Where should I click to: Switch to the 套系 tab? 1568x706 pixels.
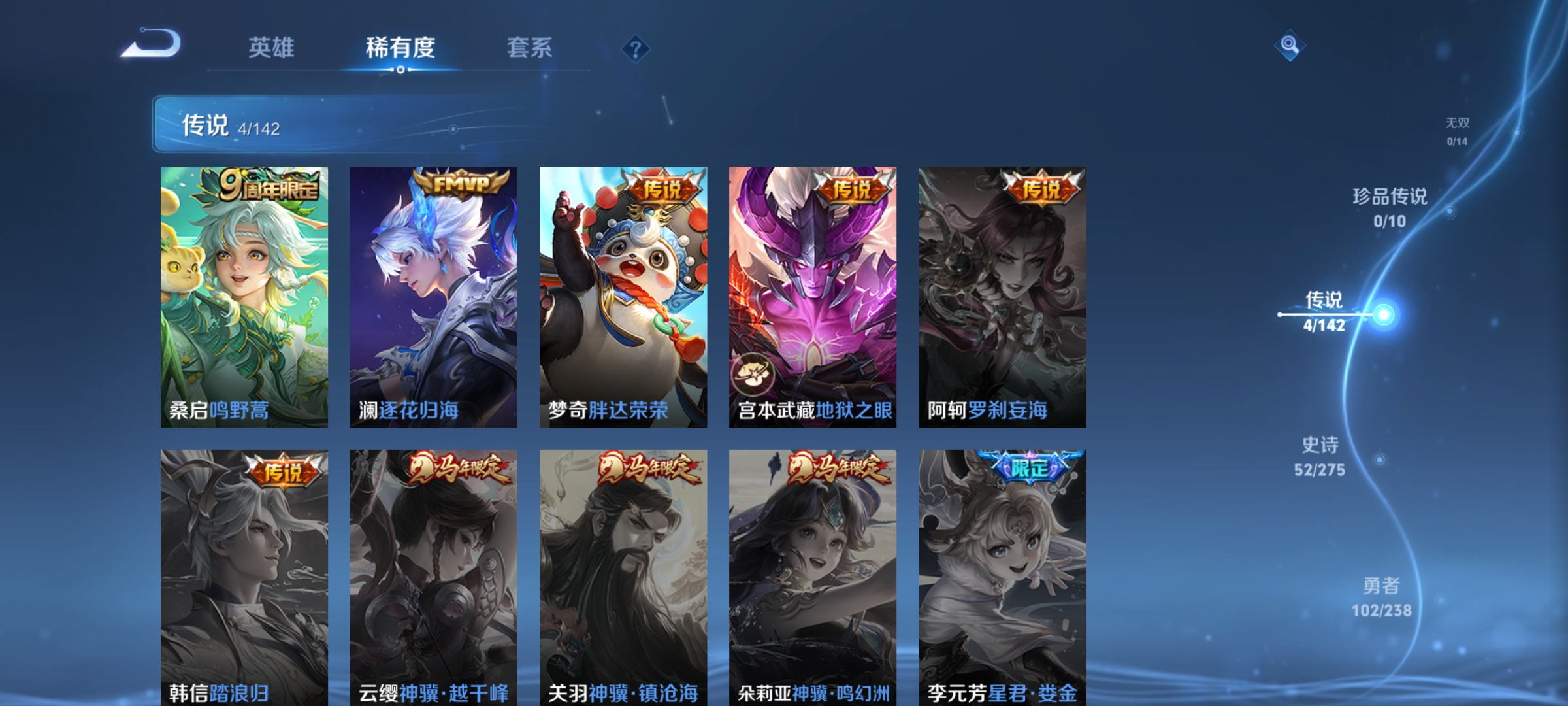(529, 47)
